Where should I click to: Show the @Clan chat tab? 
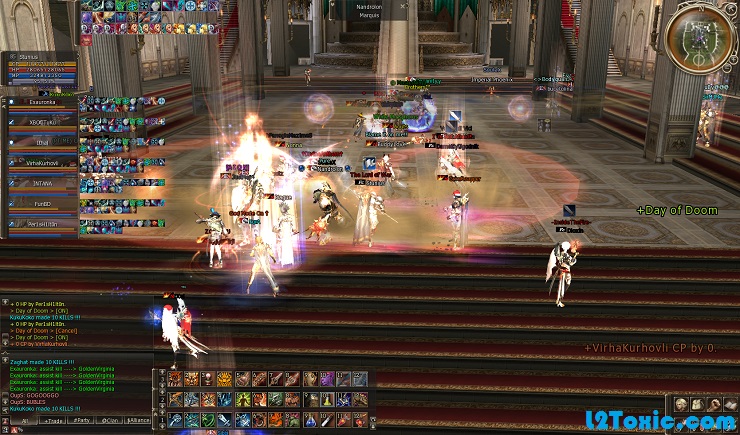point(110,420)
